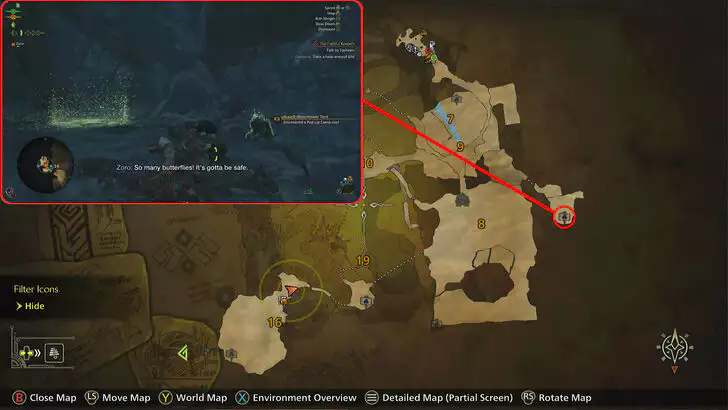Select area 9 on the map
Screen dimensions: 728x410
click(460, 147)
